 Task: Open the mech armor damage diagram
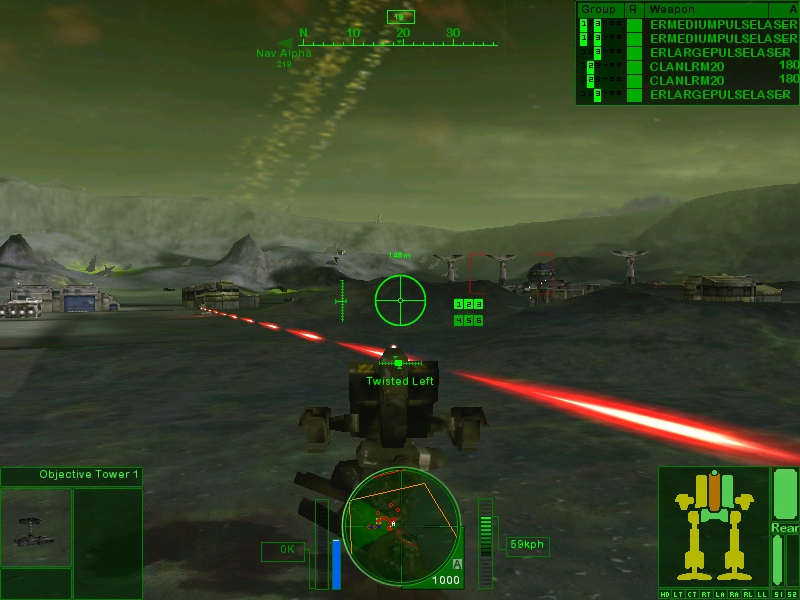coord(713,526)
